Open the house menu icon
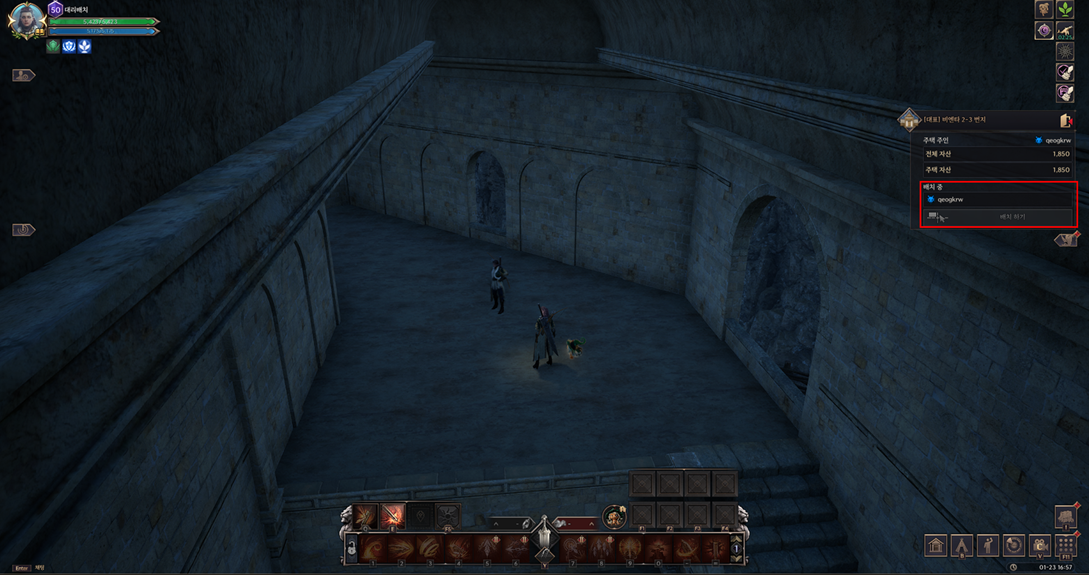 pos(936,546)
